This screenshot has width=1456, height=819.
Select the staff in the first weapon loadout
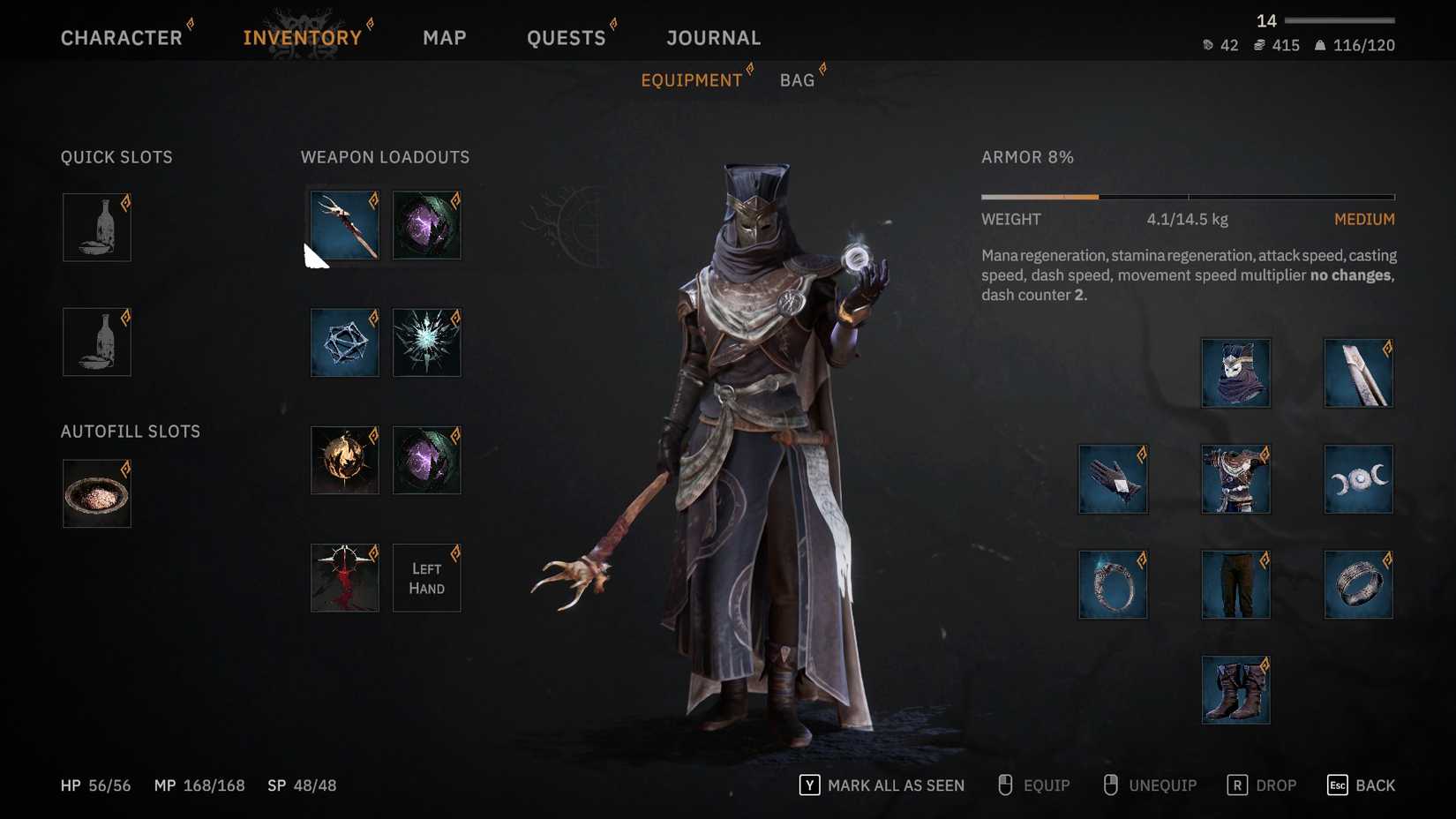pyautogui.click(x=344, y=225)
